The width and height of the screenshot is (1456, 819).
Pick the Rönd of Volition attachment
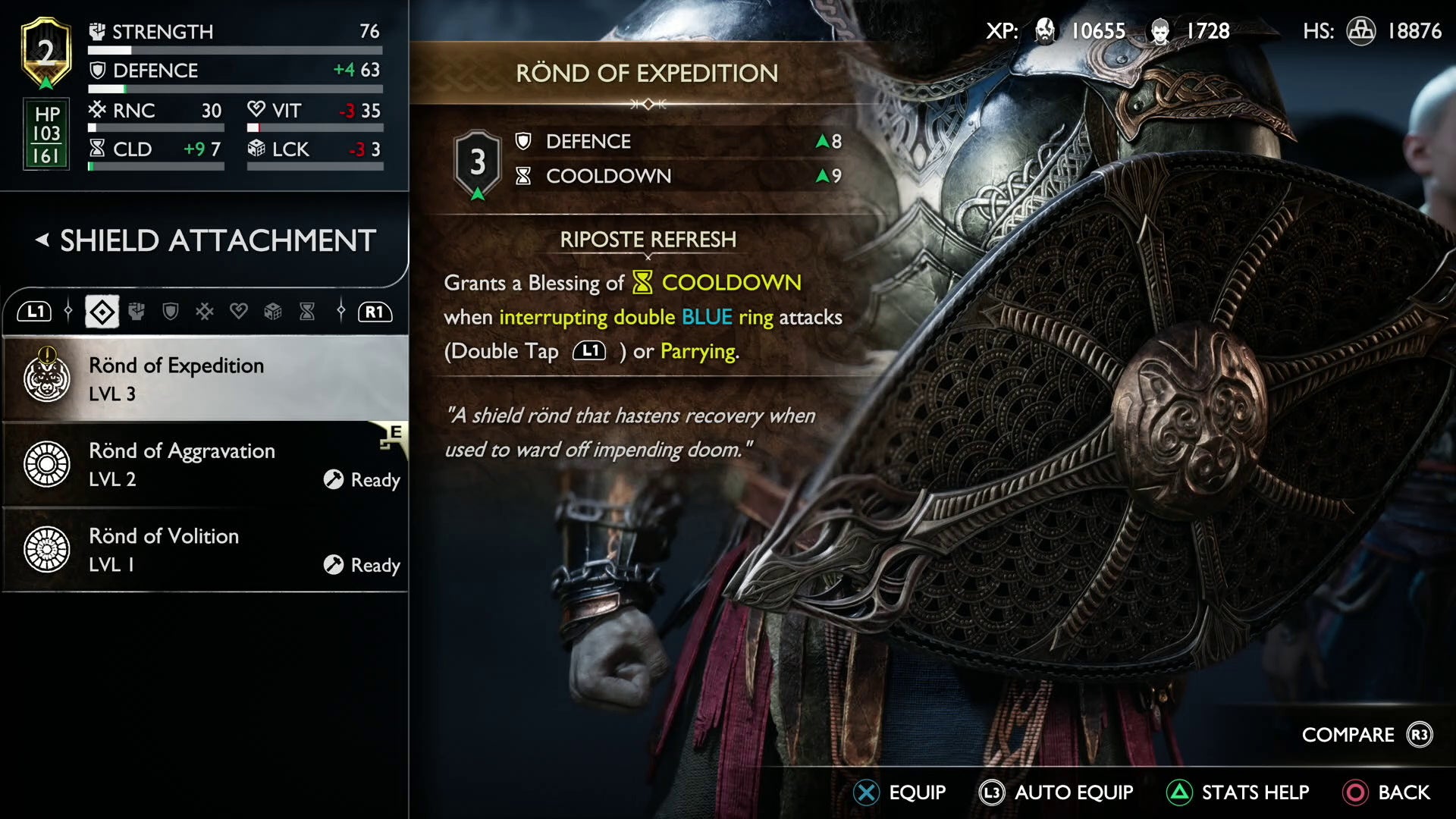(x=205, y=550)
